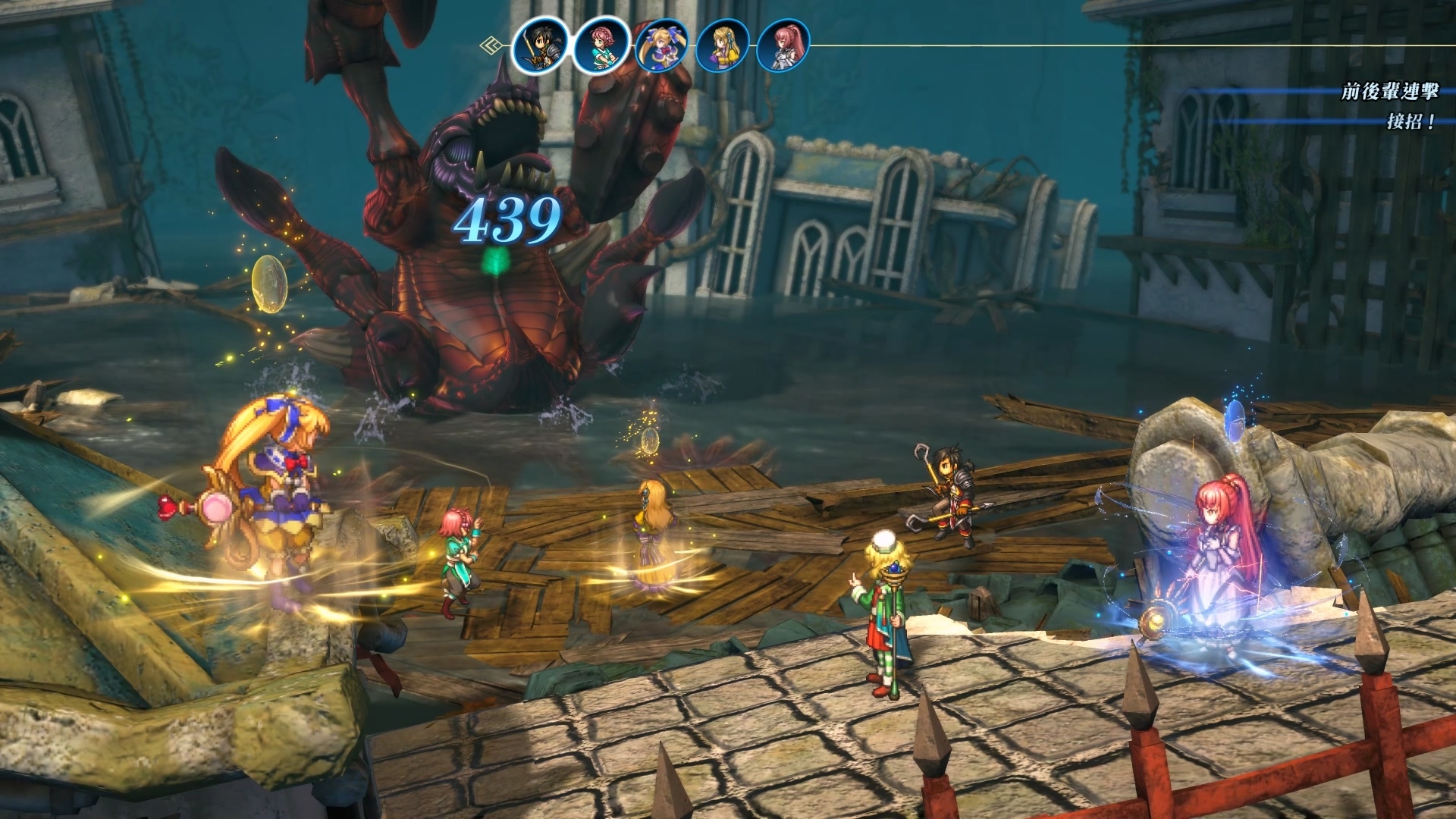
Task: Choose the blonde twin-tail girl with blue bows portrait
Action: tap(662, 45)
